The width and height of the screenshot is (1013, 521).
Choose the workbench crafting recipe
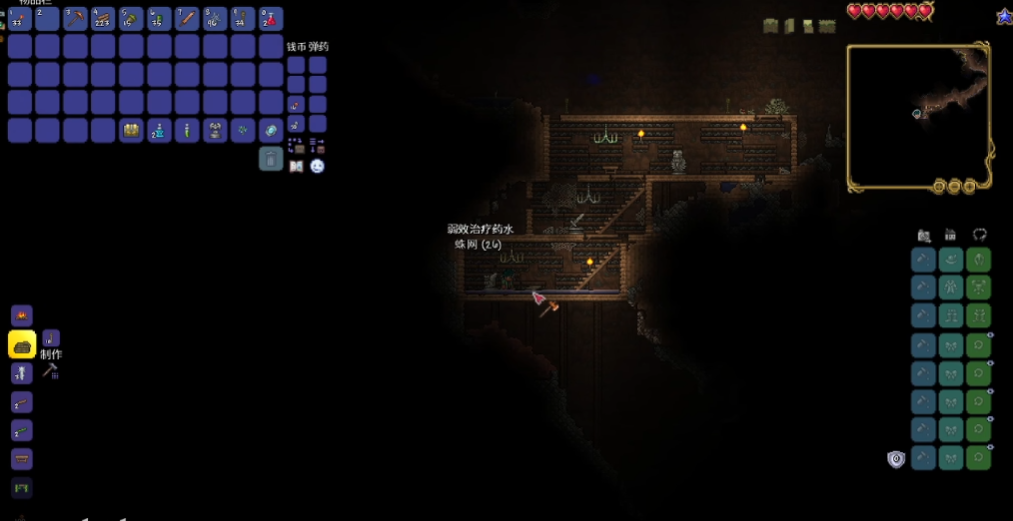click(x=22, y=459)
